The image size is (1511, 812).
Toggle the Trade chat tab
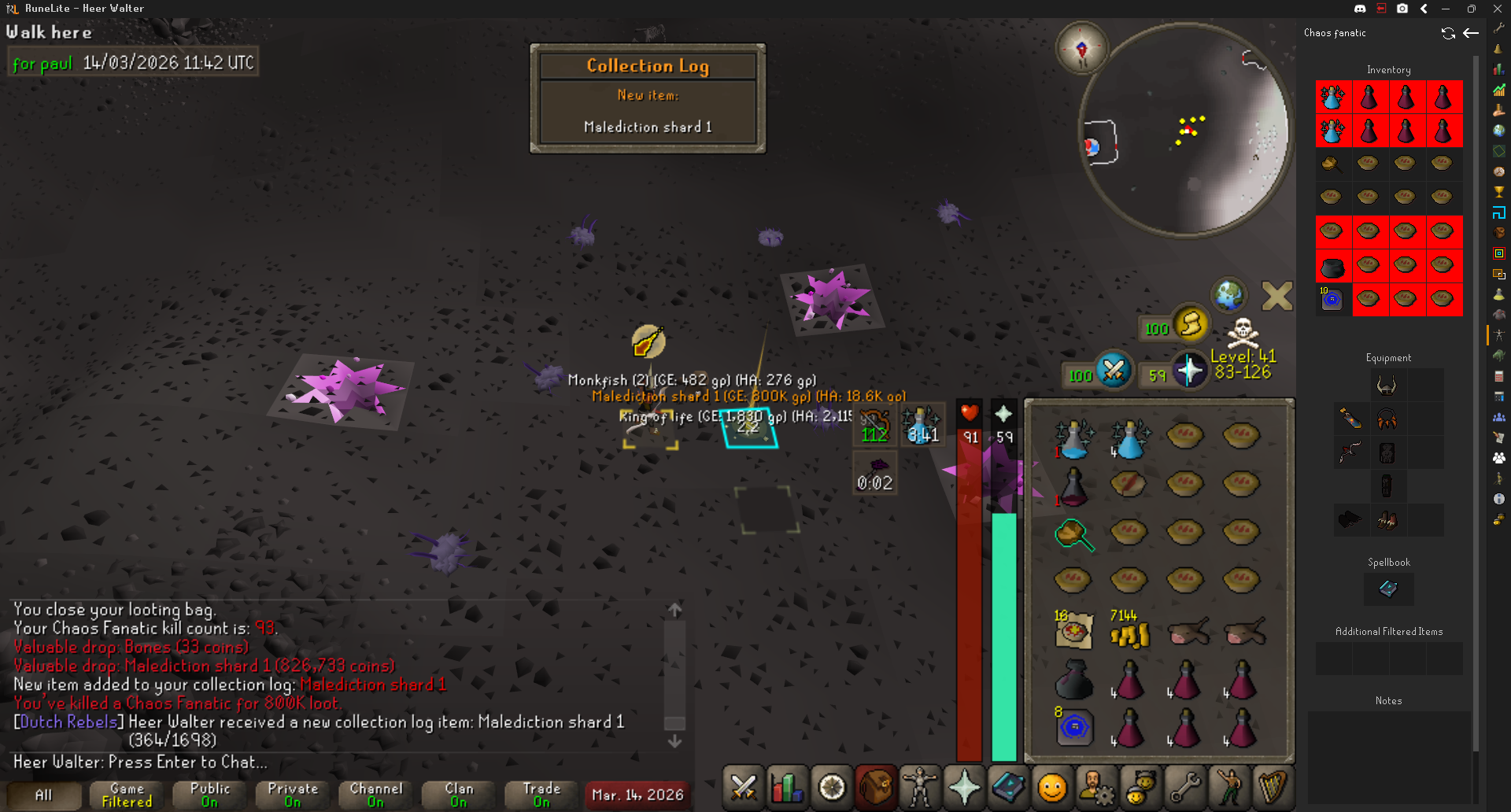tap(541, 795)
